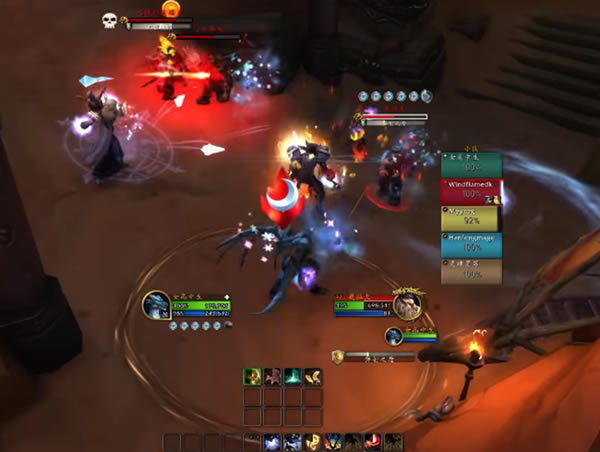600x452 pixels.
Task: Click the player dragon portrait
Action: (x=157, y=304)
